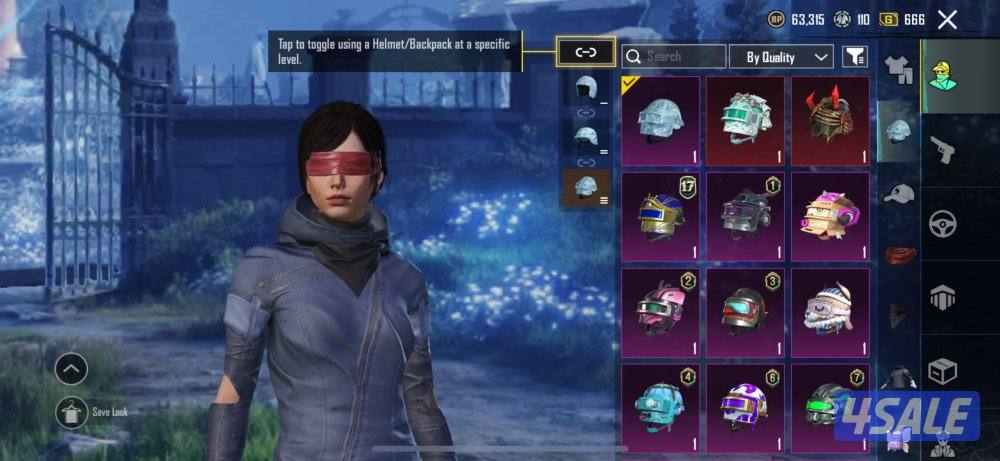Screen dimensions: 1000x461
Task: Save the current look
Action: point(71,412)
